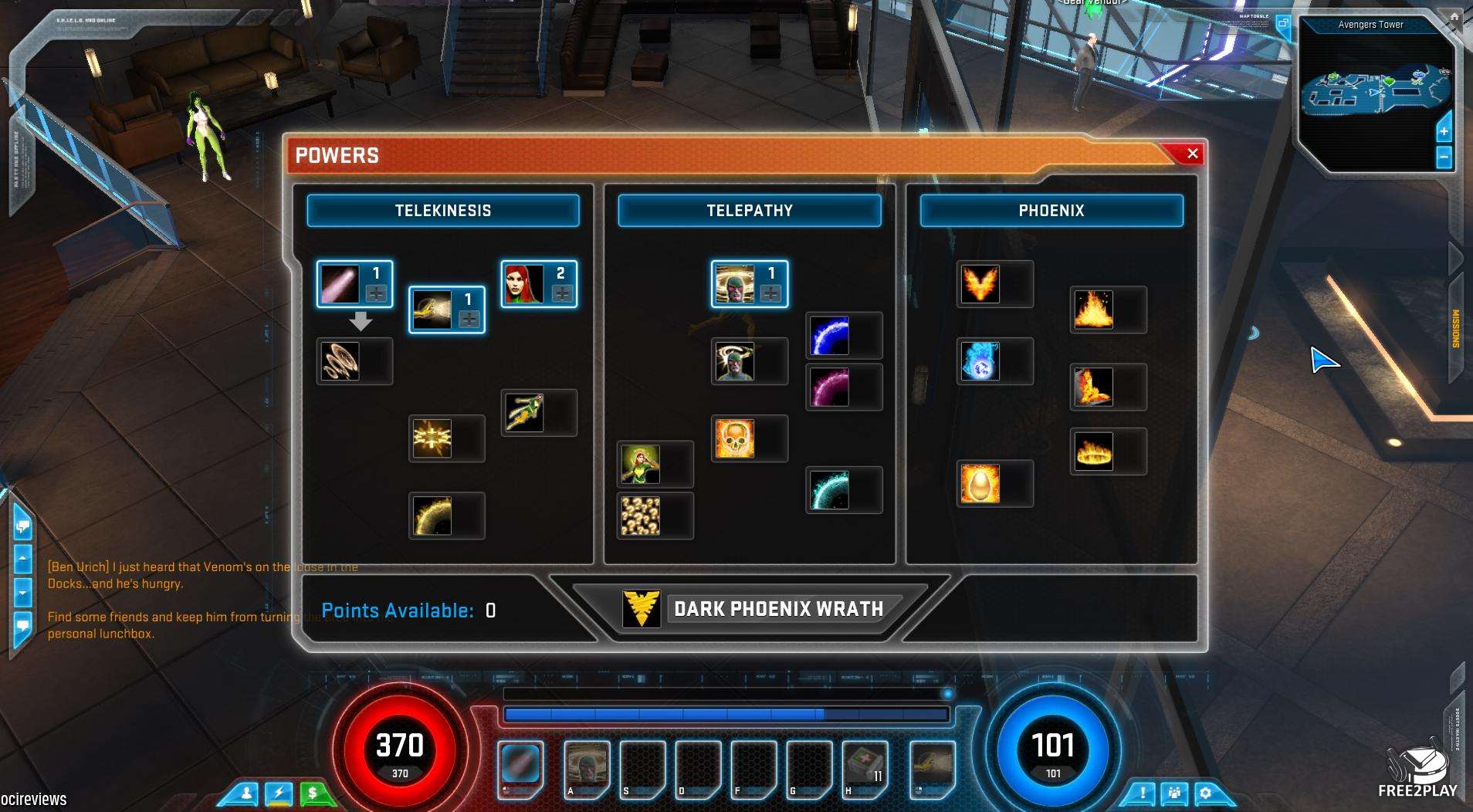Open the gear settings button
This screenshot has height=812, width=1473.
1205,793
